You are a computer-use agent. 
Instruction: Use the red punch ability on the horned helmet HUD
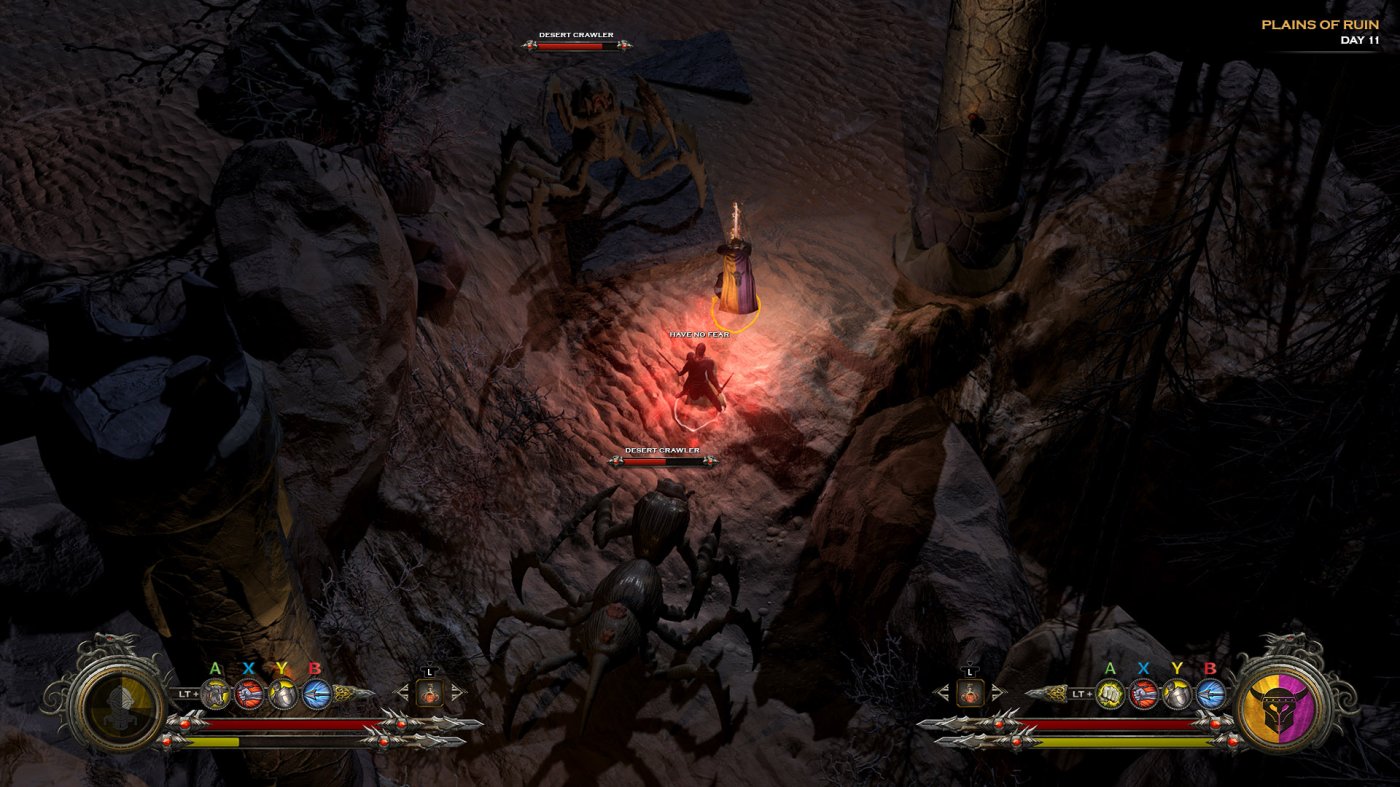tap(1144, 693)
